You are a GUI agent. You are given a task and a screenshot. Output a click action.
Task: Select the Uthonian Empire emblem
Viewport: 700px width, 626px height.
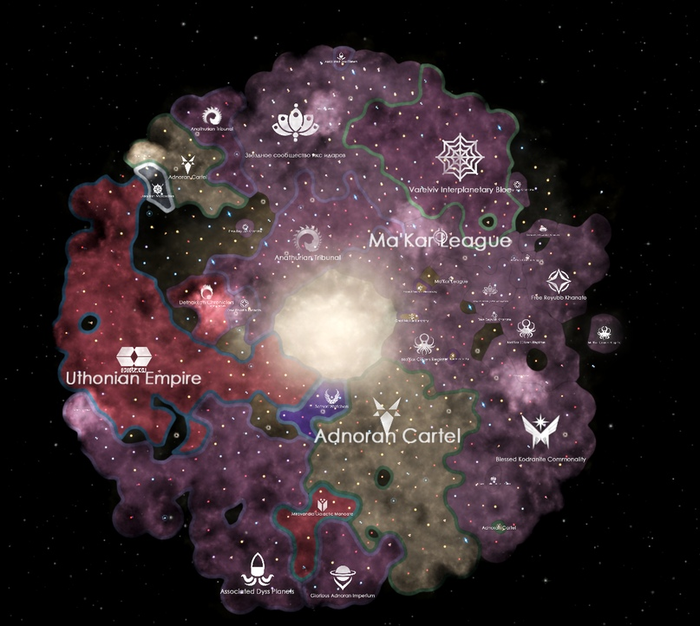[134, 358]
